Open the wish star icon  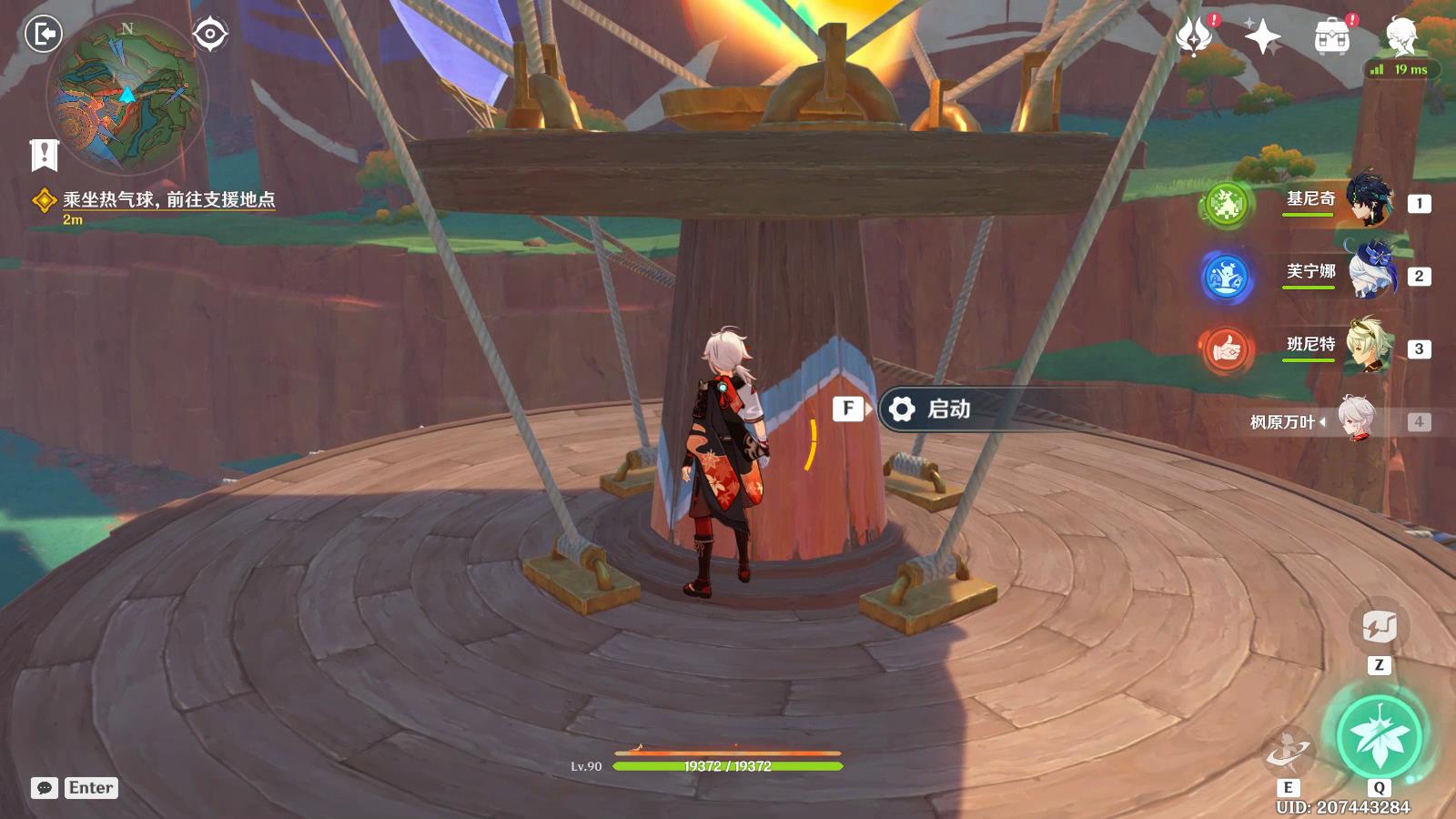[x=1262, y=36]
